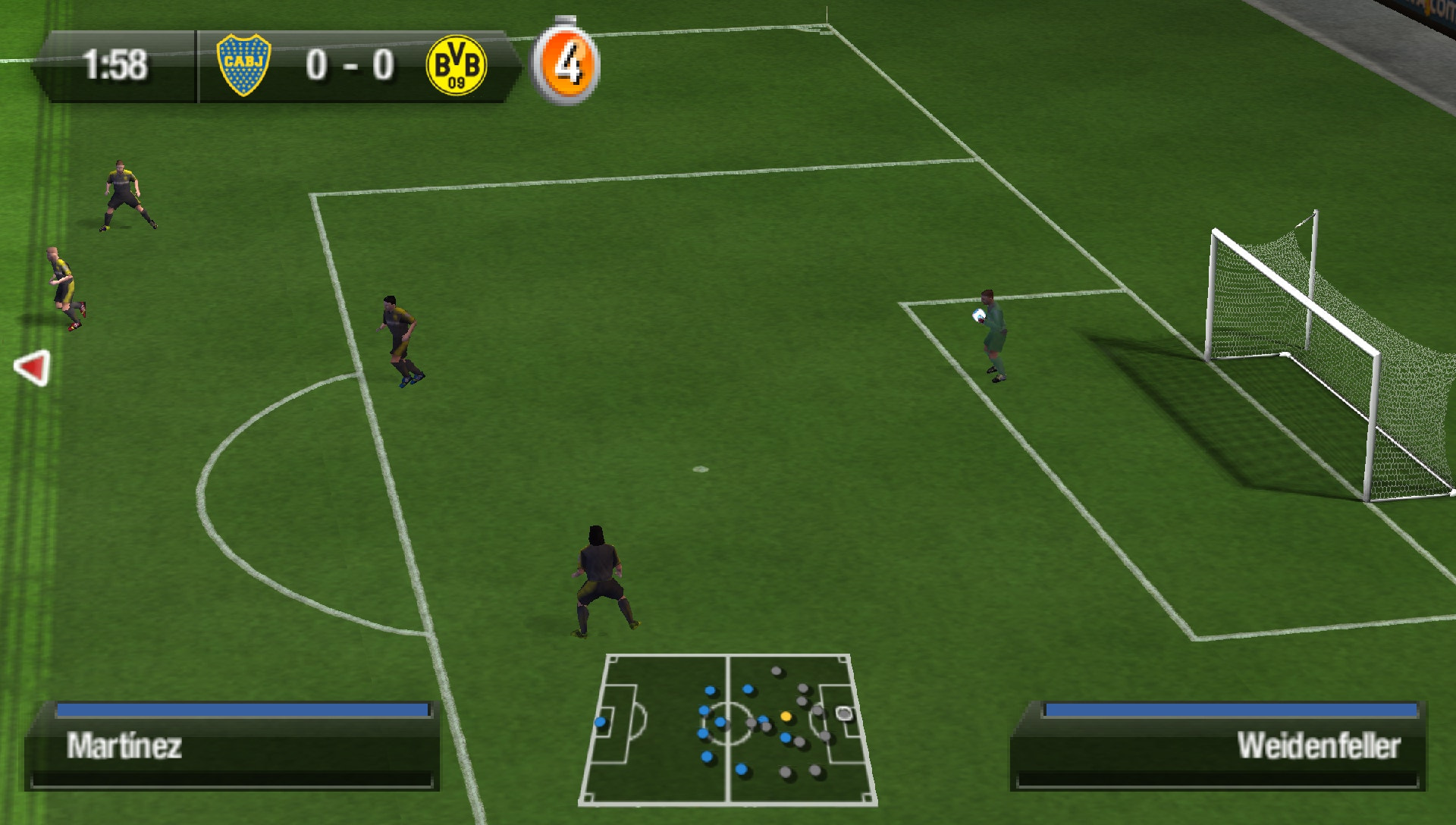Click the 0 - 0 scoreline
The image size is (1456, 825).
coord(349,64)
